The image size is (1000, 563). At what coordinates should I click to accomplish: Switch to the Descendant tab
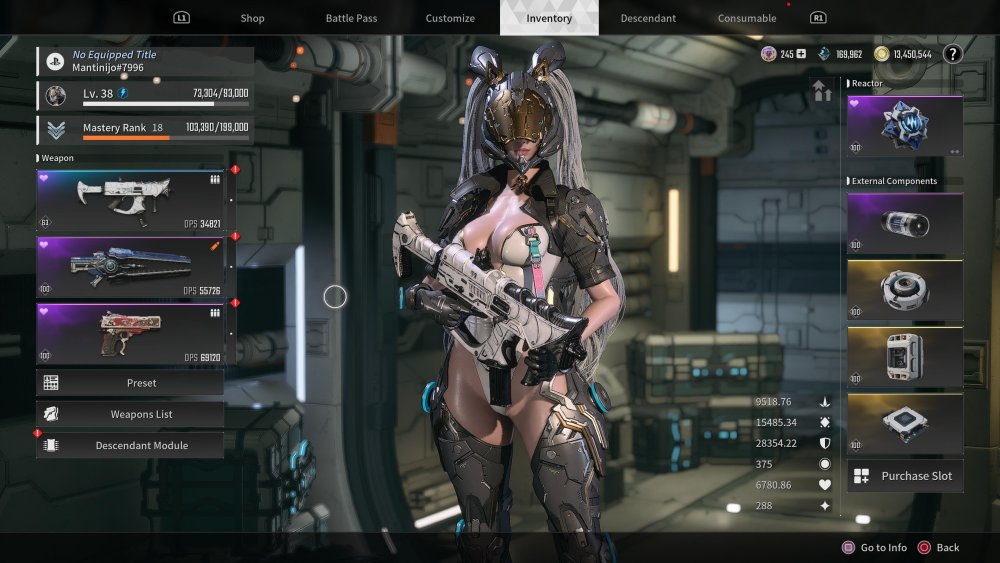tap(648, 18)
